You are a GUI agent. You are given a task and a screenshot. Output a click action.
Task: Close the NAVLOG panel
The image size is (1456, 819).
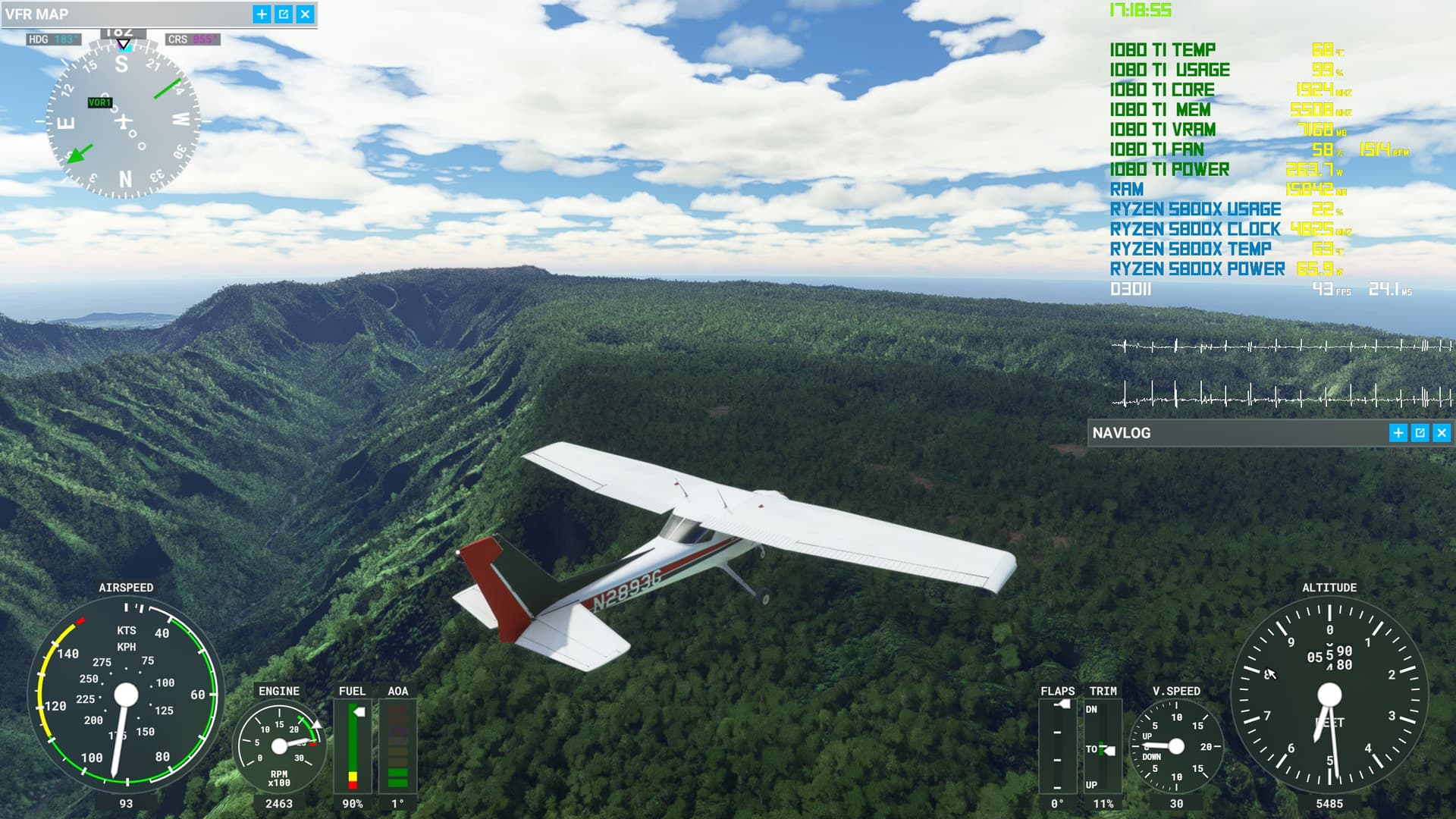coord(1442,433)
